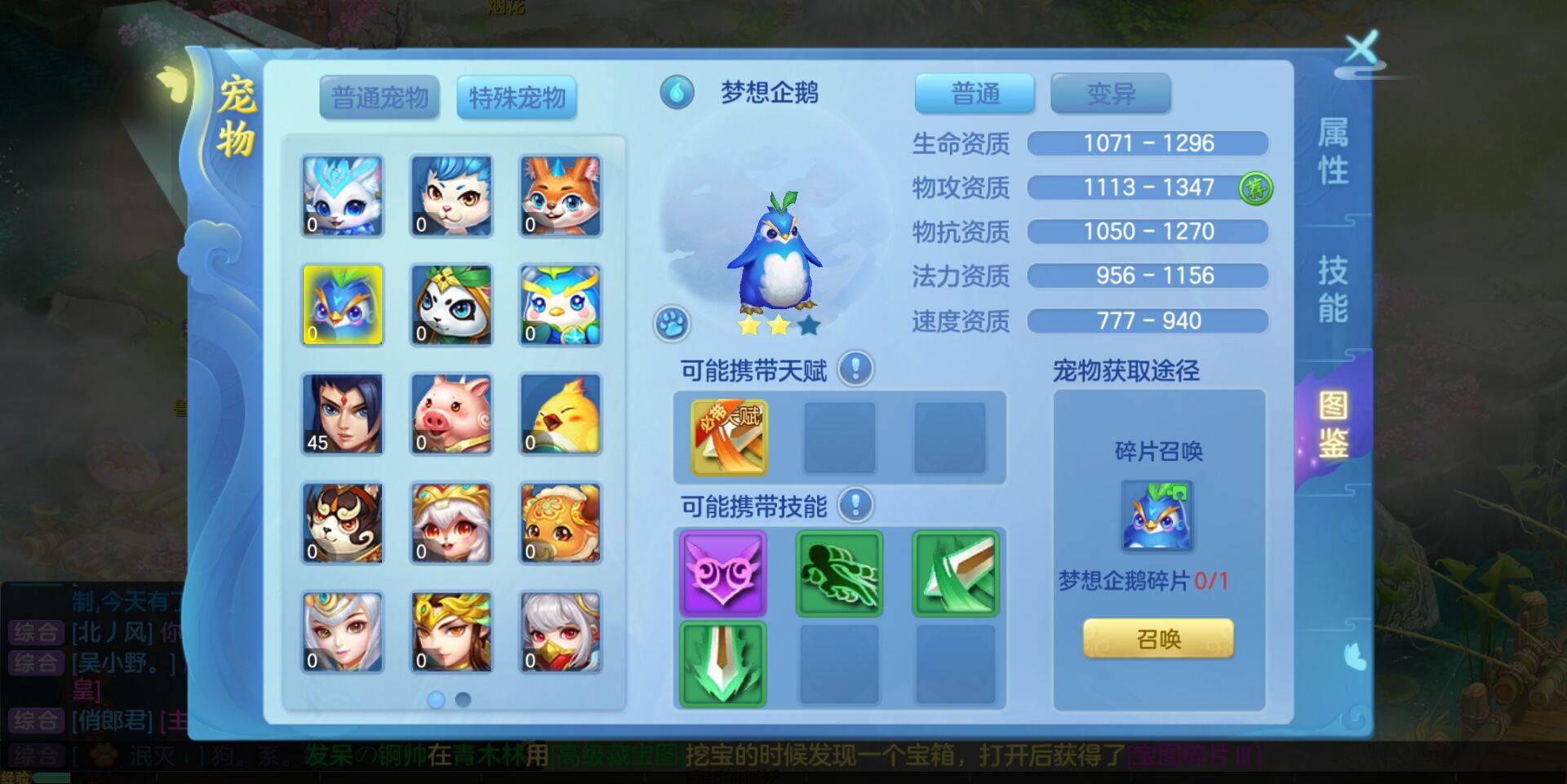Select the pink pig pet icon
The height and width of the screenshot is (784, 1567).
[451, 414]
